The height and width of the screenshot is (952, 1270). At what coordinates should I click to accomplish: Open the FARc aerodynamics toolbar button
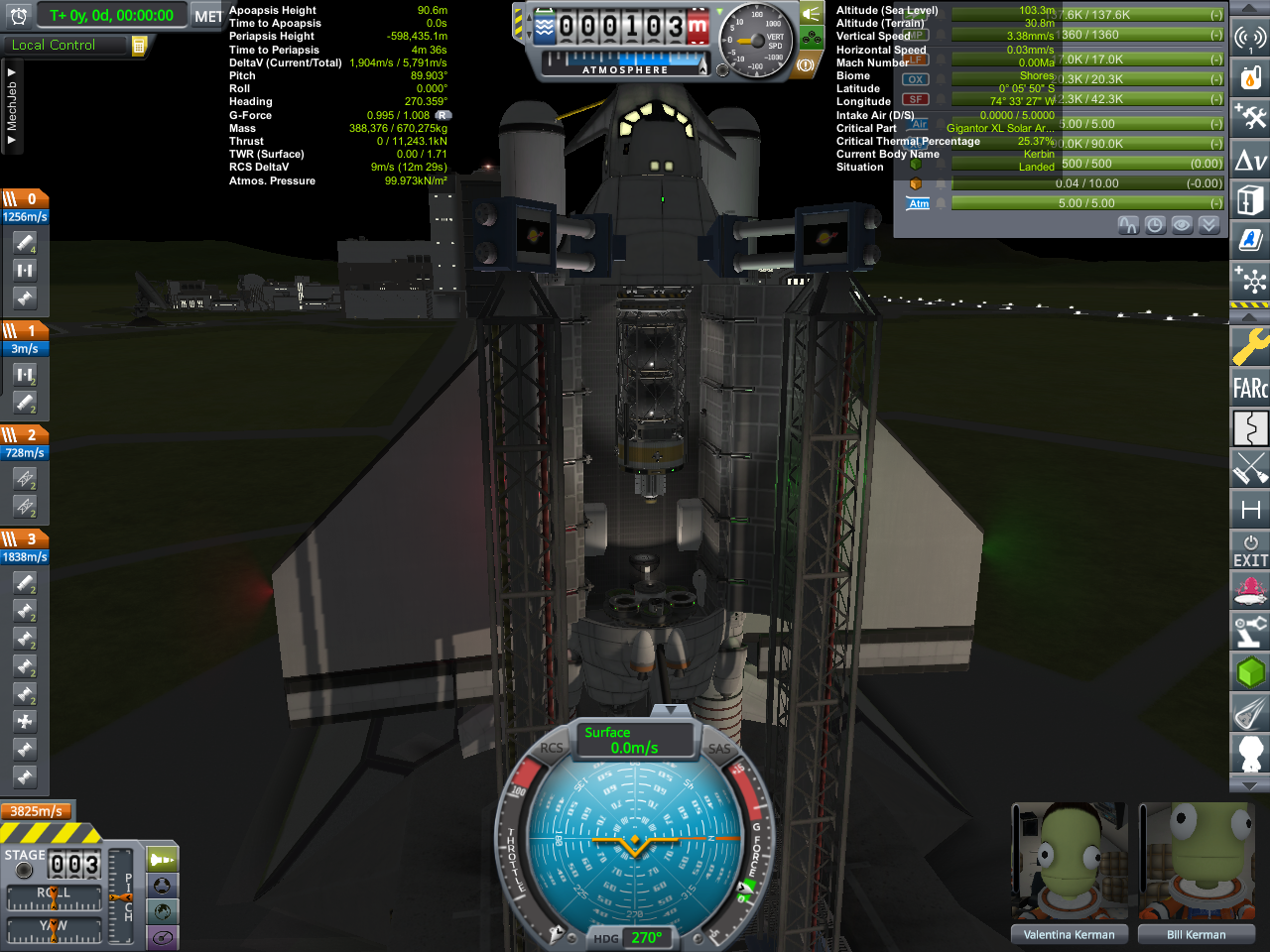point(1250,388)
